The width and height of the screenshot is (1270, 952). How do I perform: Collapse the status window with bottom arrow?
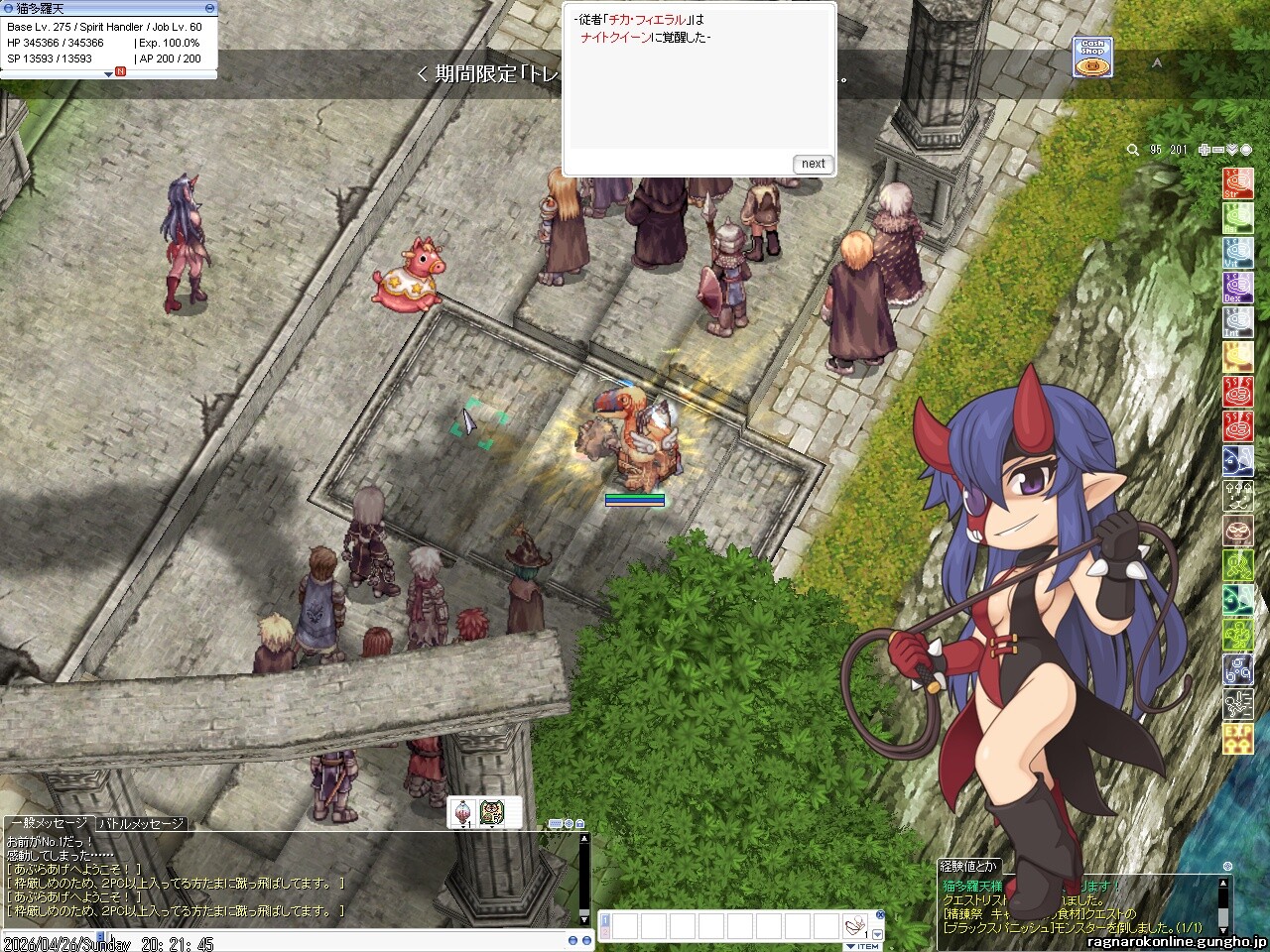(109, 74)
